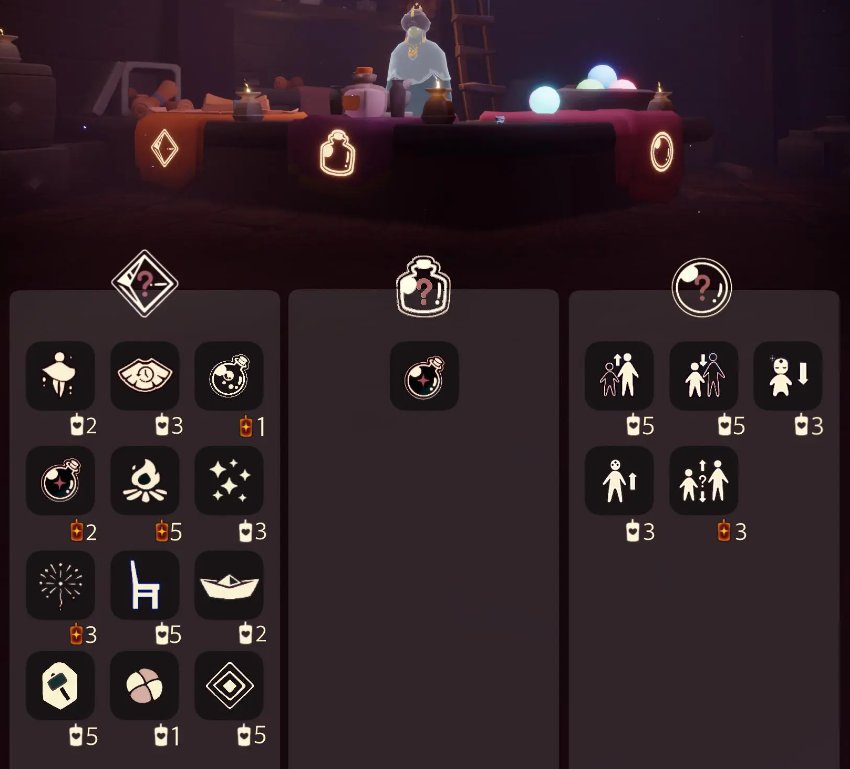
Task: Select the clam shell item
Action: tap(145, 376)
